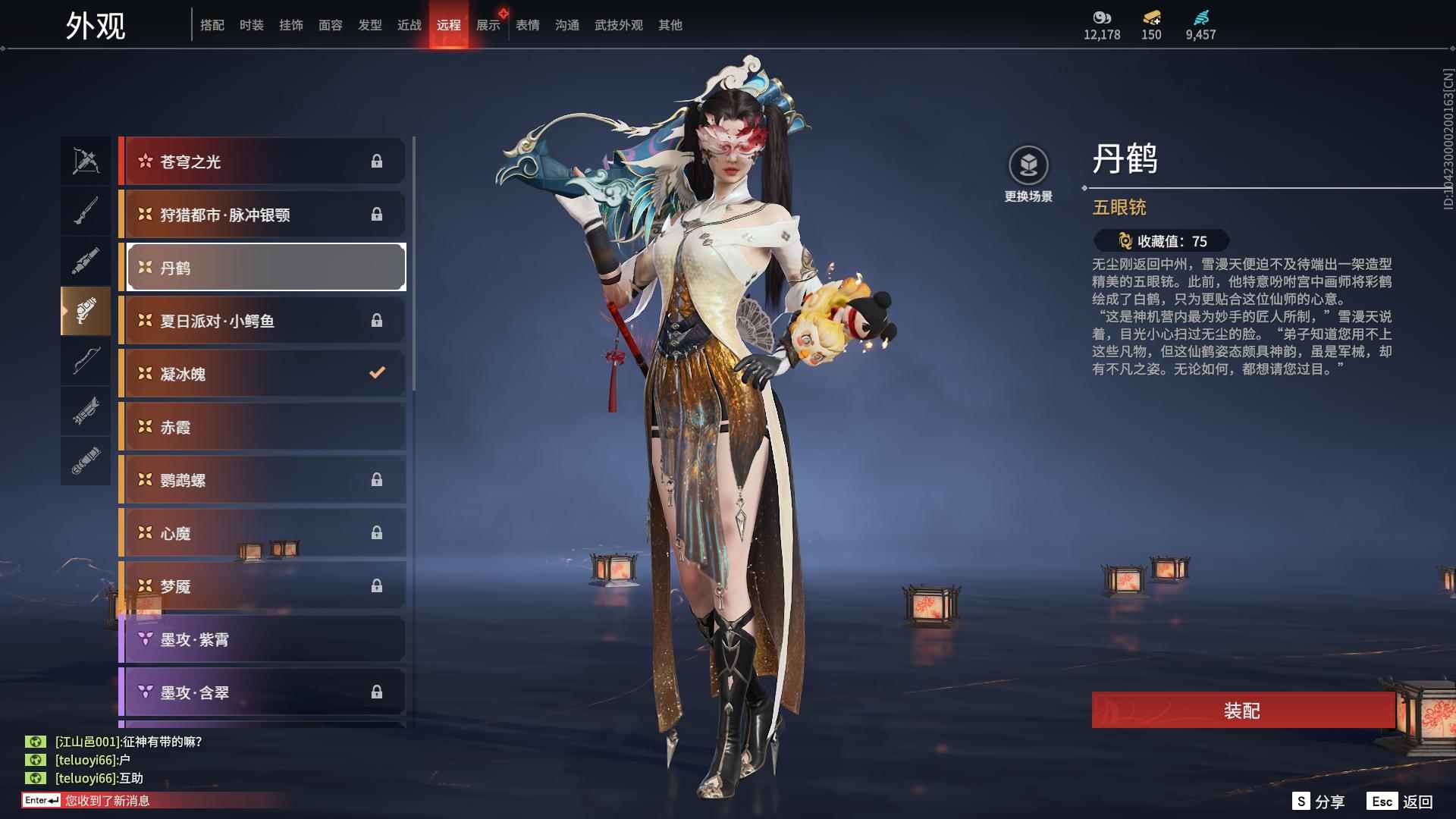Select the crossbow weapon category icon

[86, 161]
